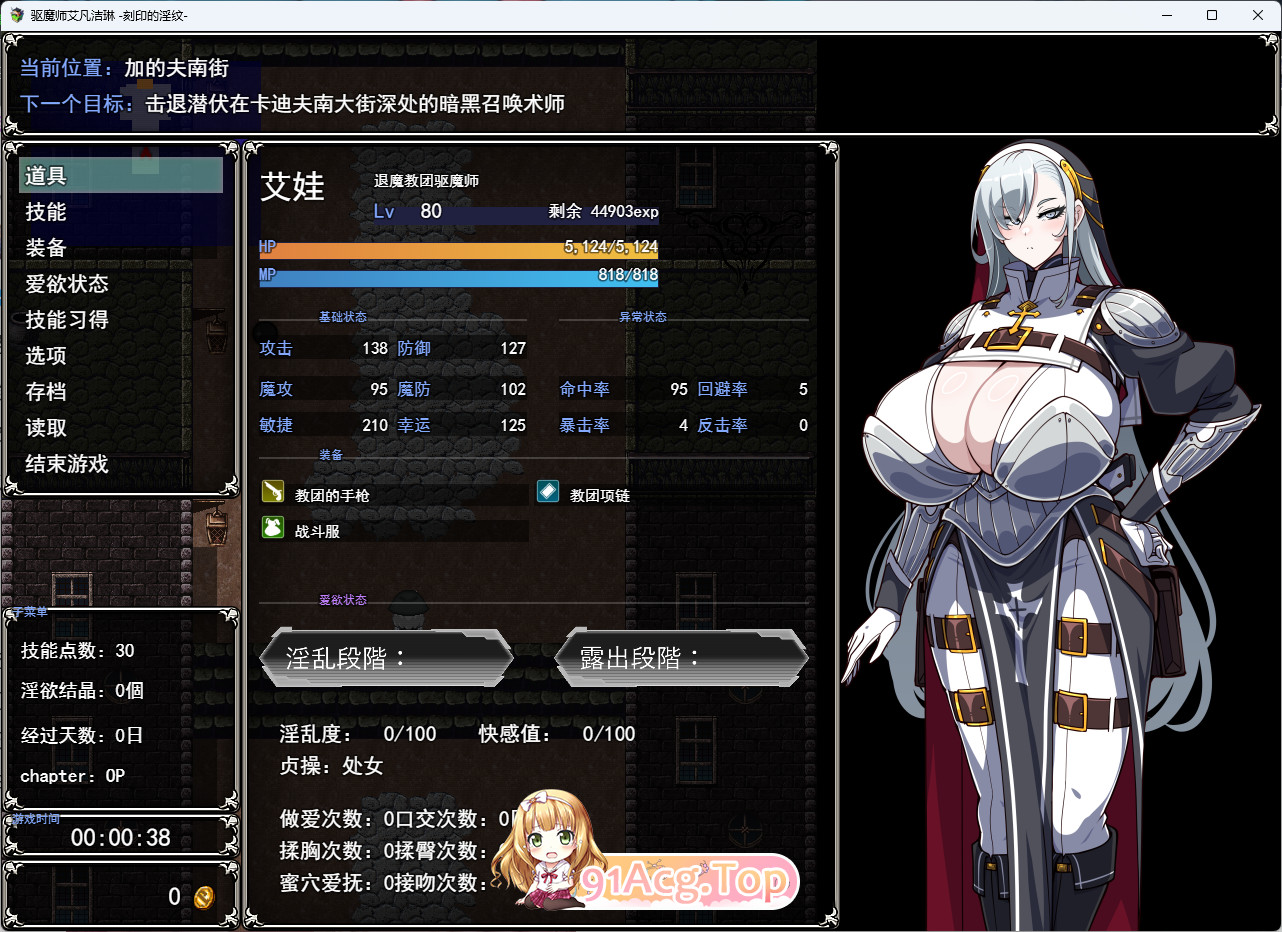This screenshot has width=1282, height=932.
Task: Open the 露出段階 status button
Action: (680, 658)
